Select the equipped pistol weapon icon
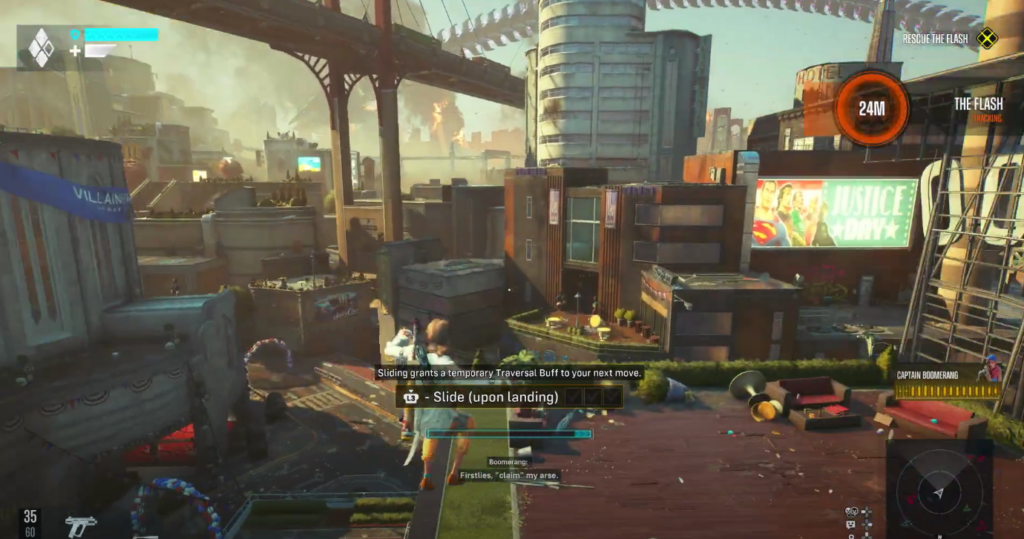Image resolution: width=1024 pixels, height=539 pixels. (80, 522)
